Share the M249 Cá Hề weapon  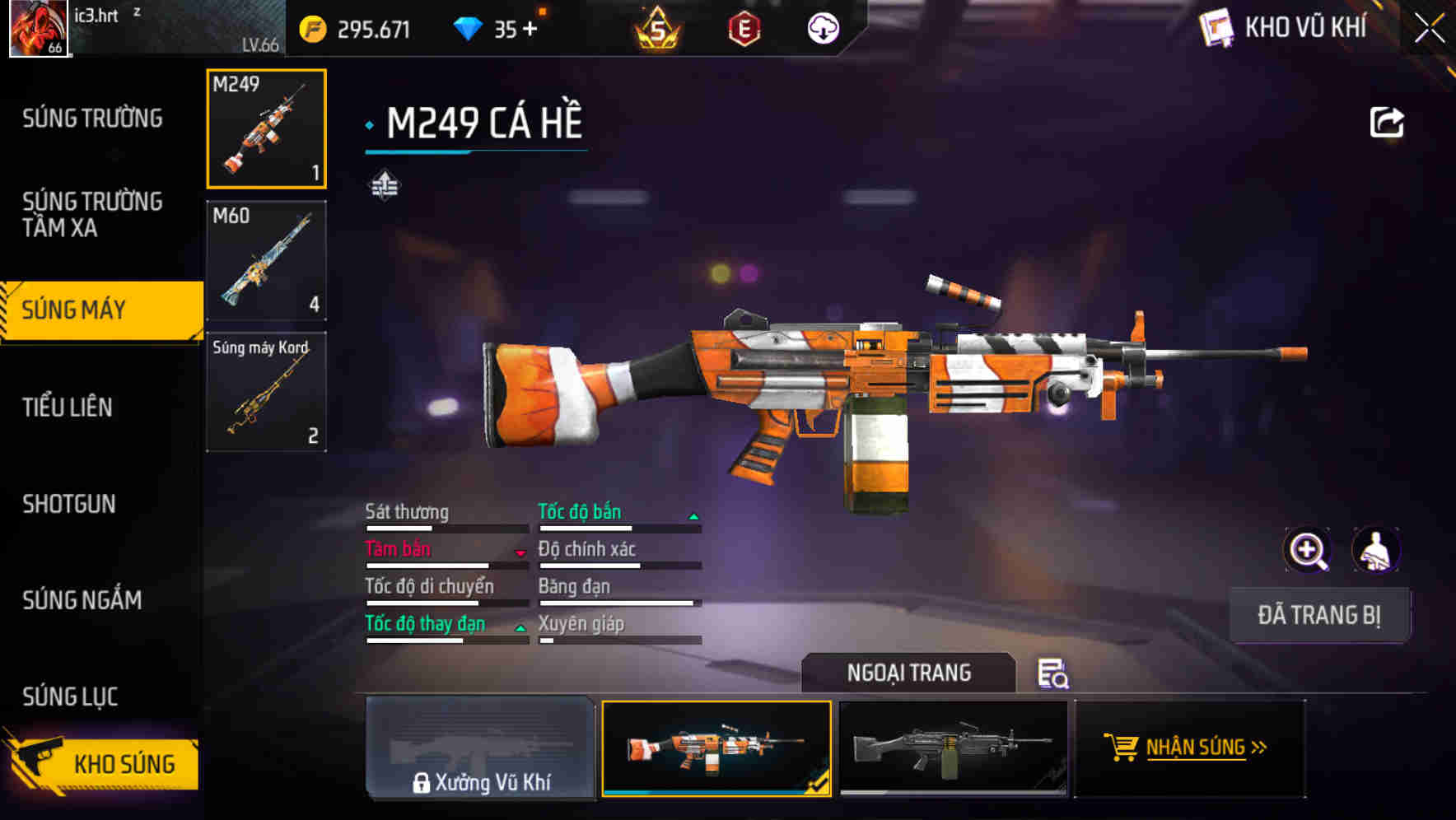1387,121
